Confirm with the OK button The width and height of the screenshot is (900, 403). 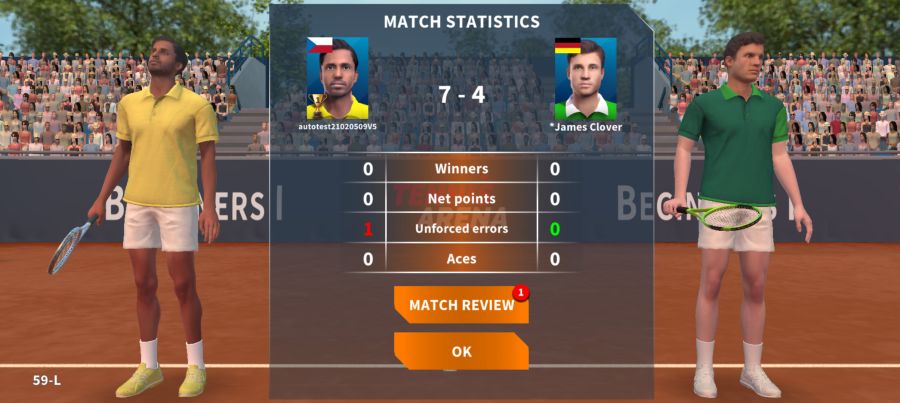tap(461, 352)
